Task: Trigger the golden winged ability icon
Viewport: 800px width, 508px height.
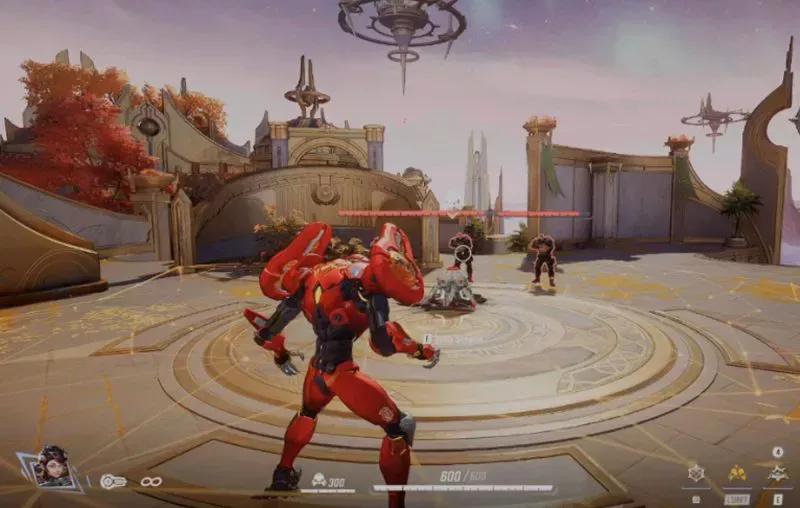Action: click(x=737, y=473)
